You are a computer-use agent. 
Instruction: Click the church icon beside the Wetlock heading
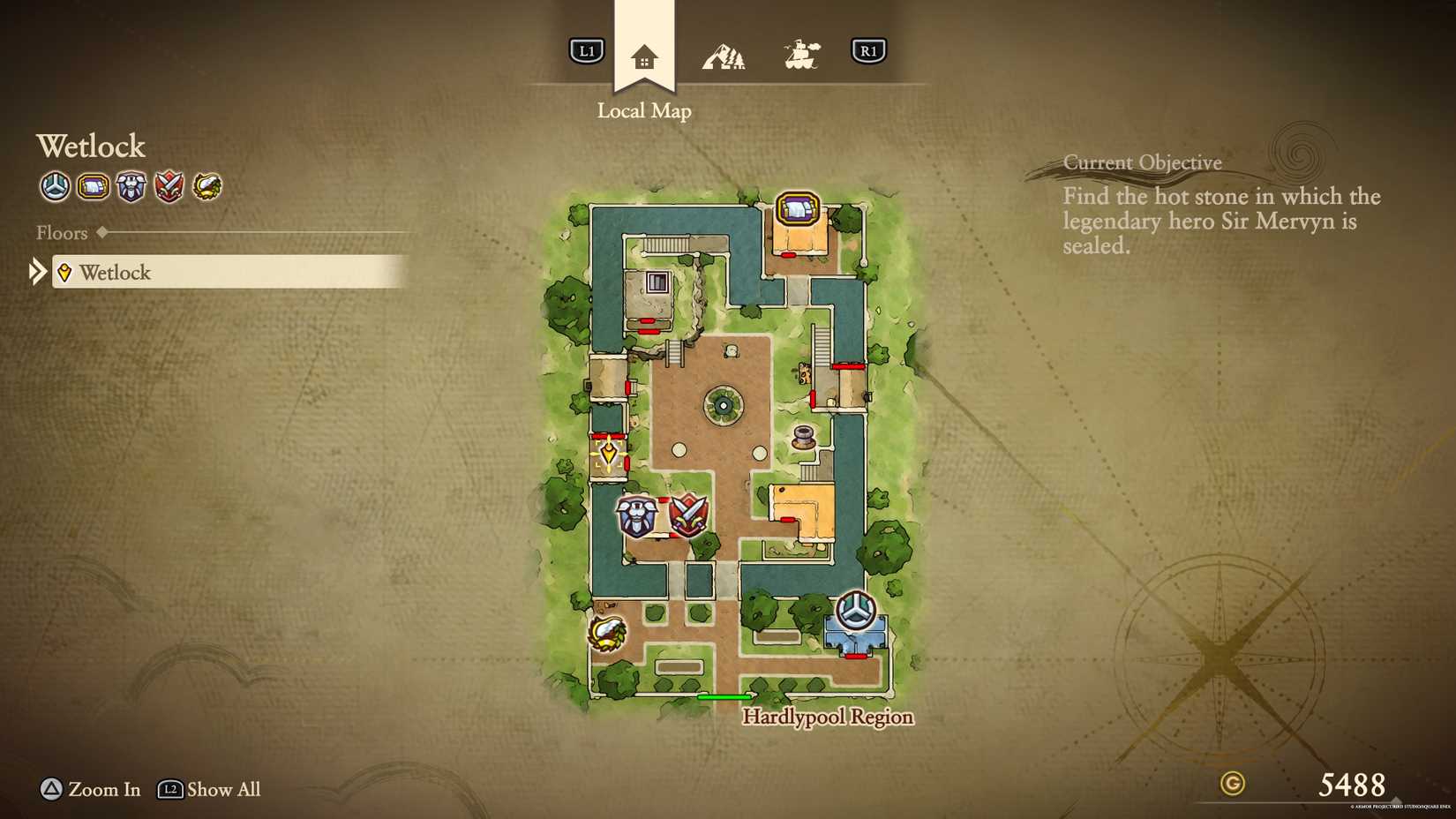tap(55, 187)
